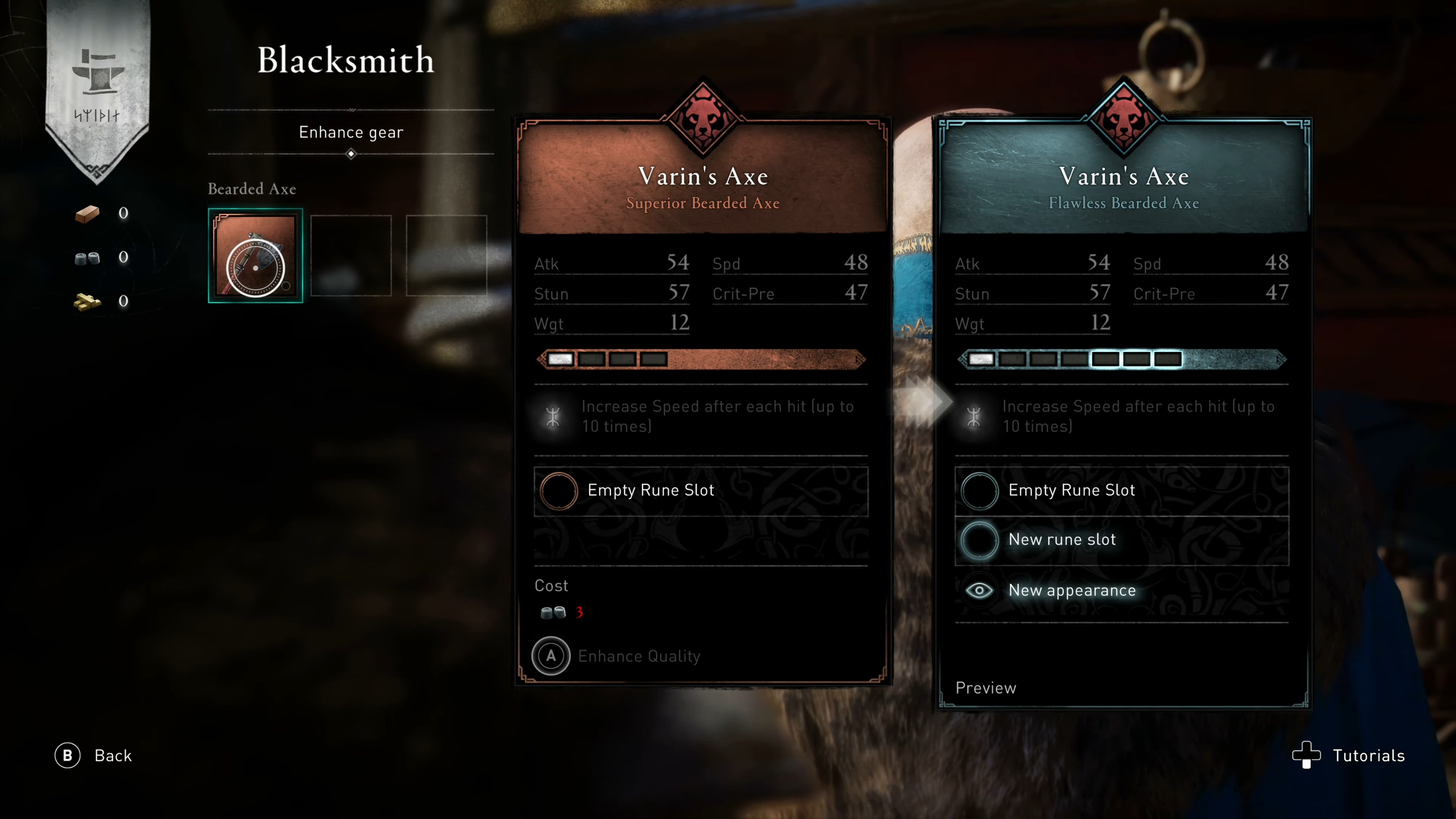This screenshot has width=1456, height=819.
Task: Open the Tutorials
Action: [1349, 756]
